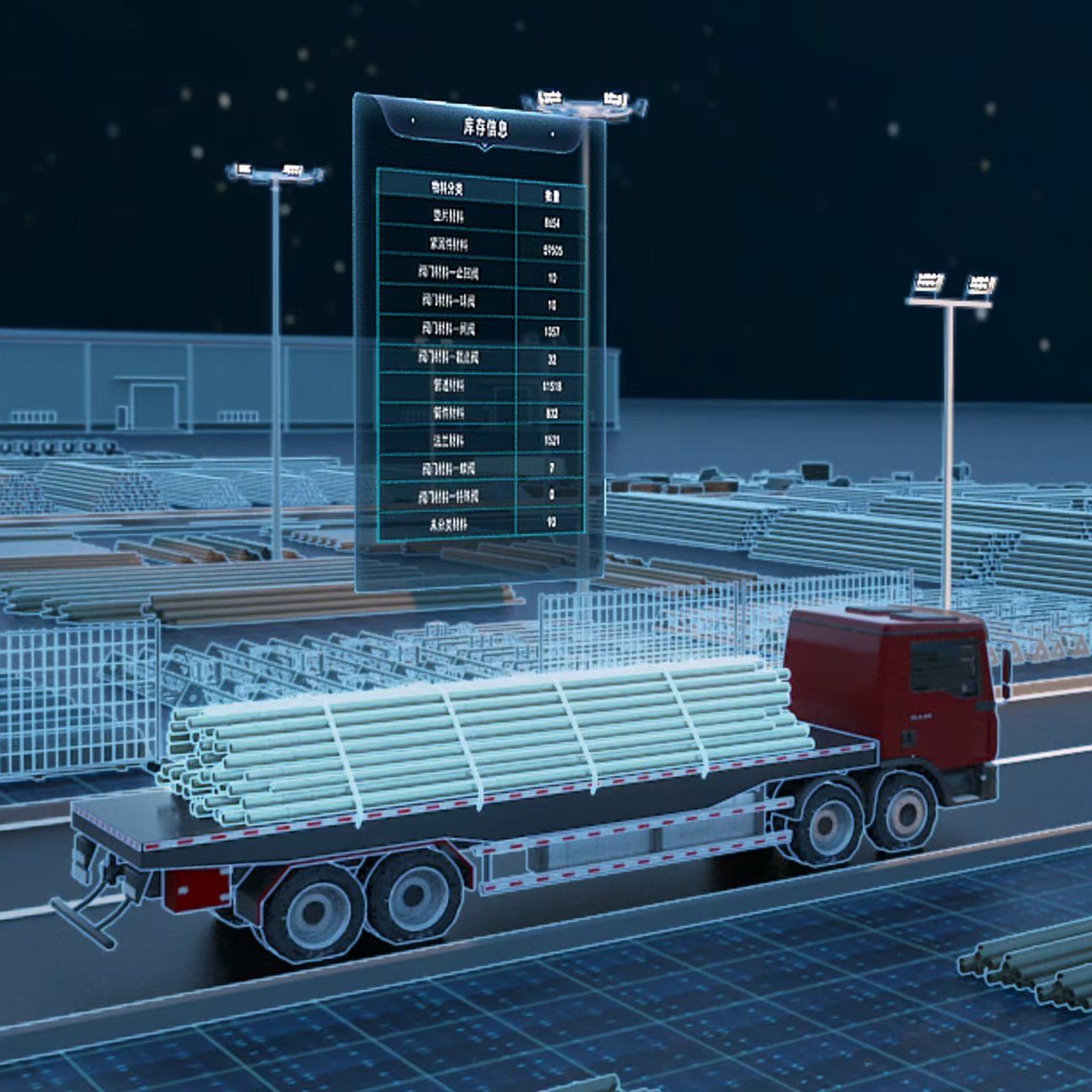1092x1092 pixels.
Task: Click the 物料分类 column header
Action: (x=447, y=187)
